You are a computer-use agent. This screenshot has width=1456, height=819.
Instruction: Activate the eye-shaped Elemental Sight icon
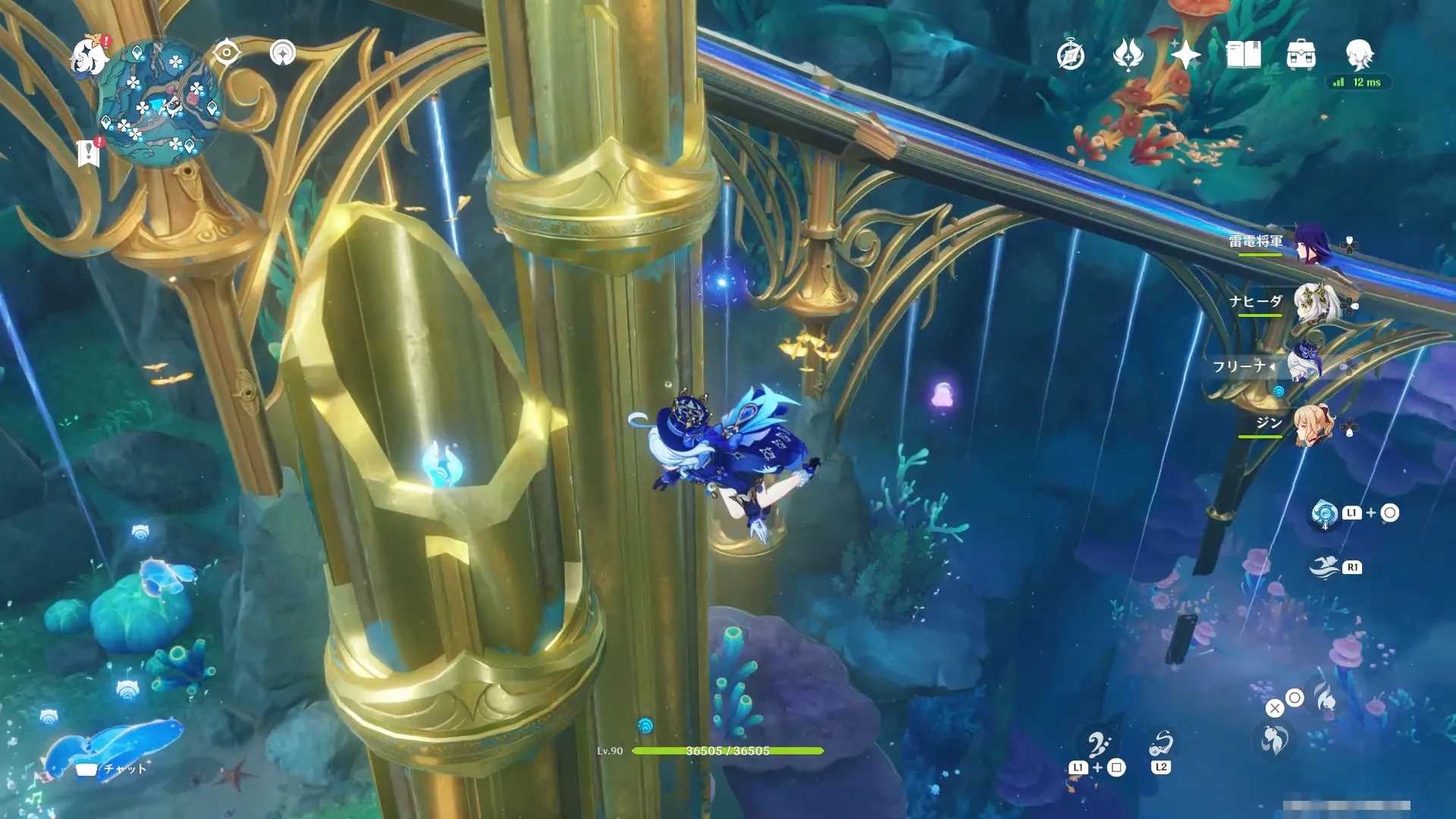click(x=226, y=53)
